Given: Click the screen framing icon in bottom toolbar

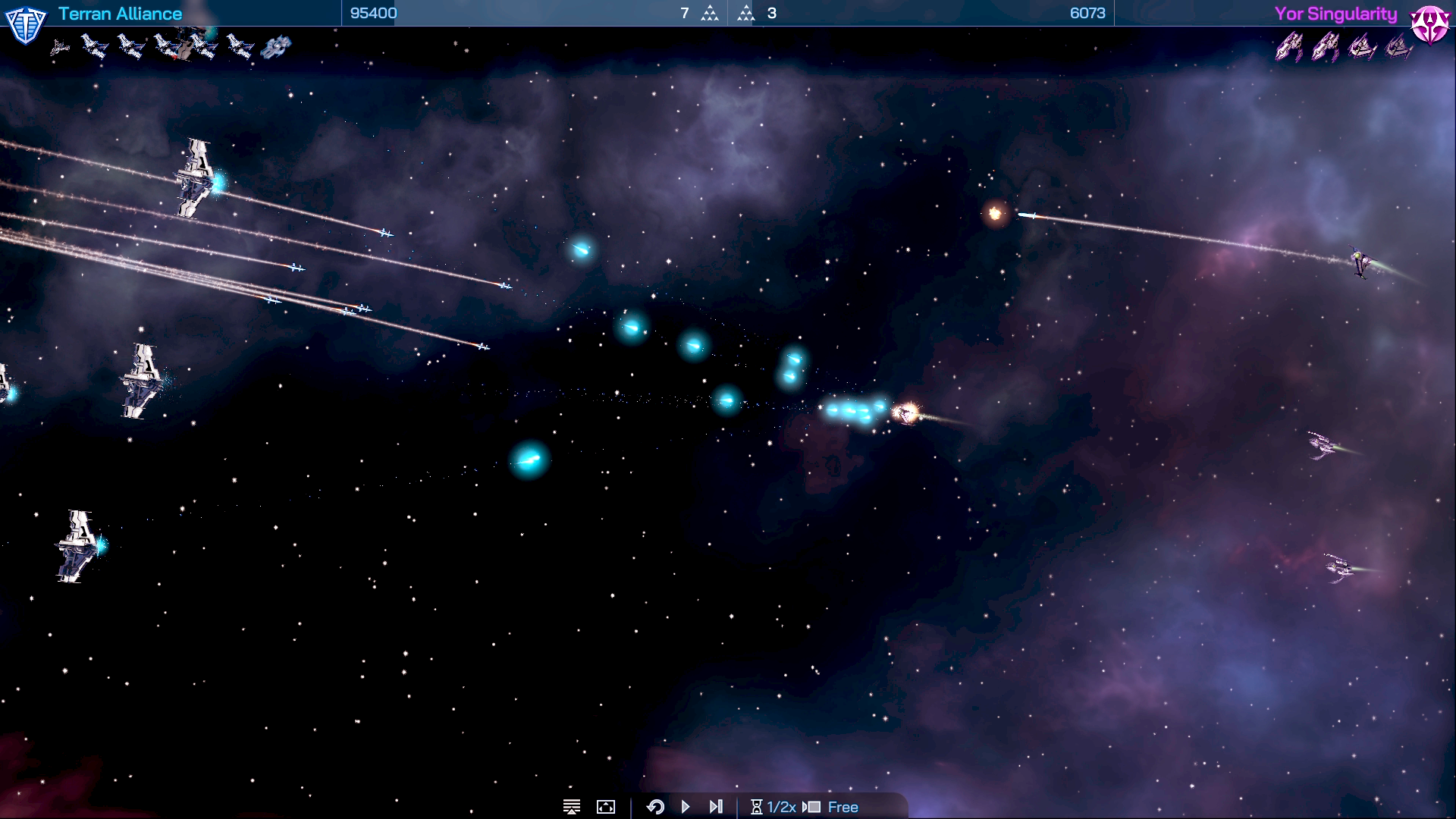Looking at the screenshot, I should pos(605,807).
